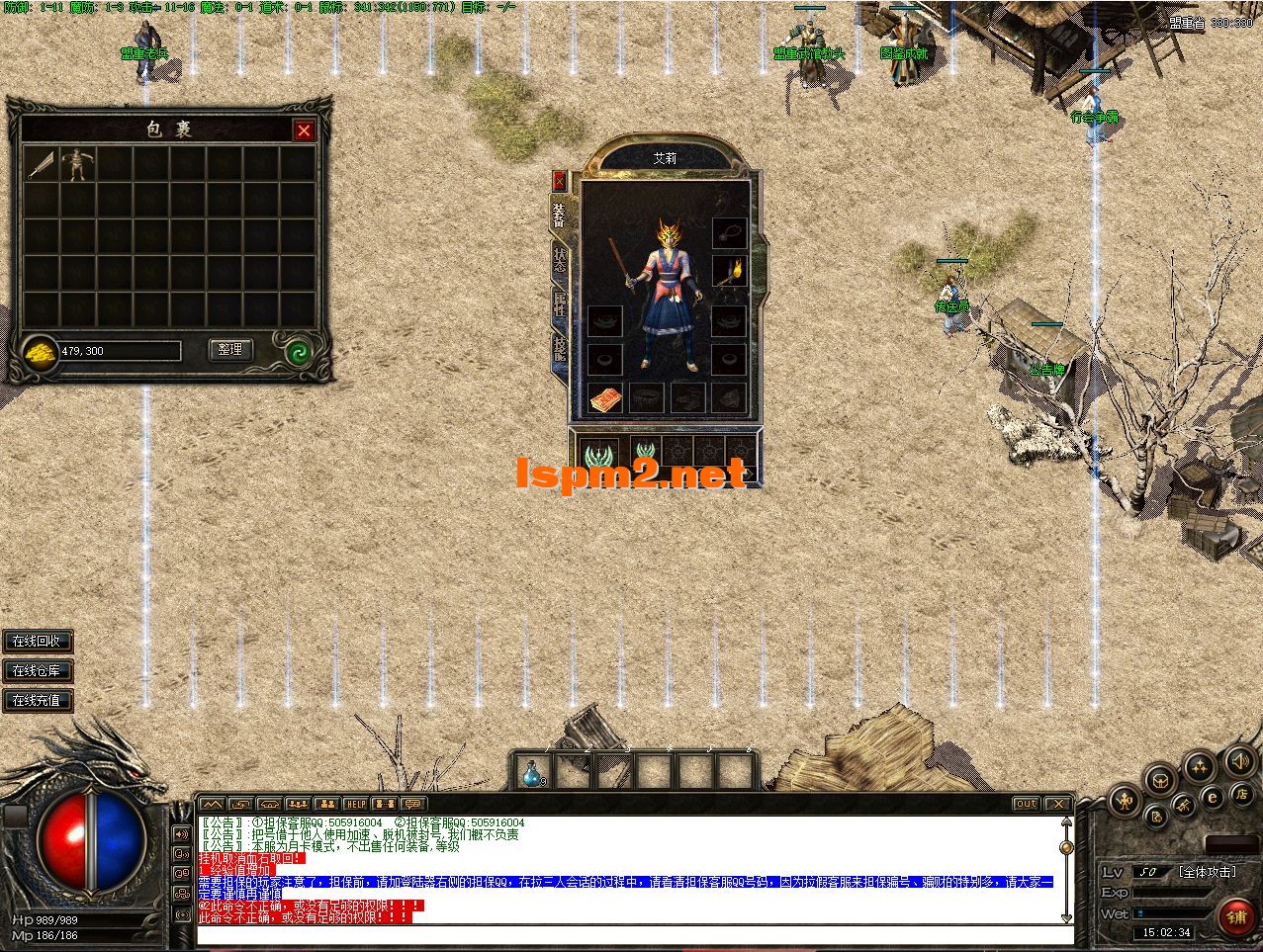Show the 技能 skills tab
This screenshot has height=952, width=1263.
[x=560, y=347]
